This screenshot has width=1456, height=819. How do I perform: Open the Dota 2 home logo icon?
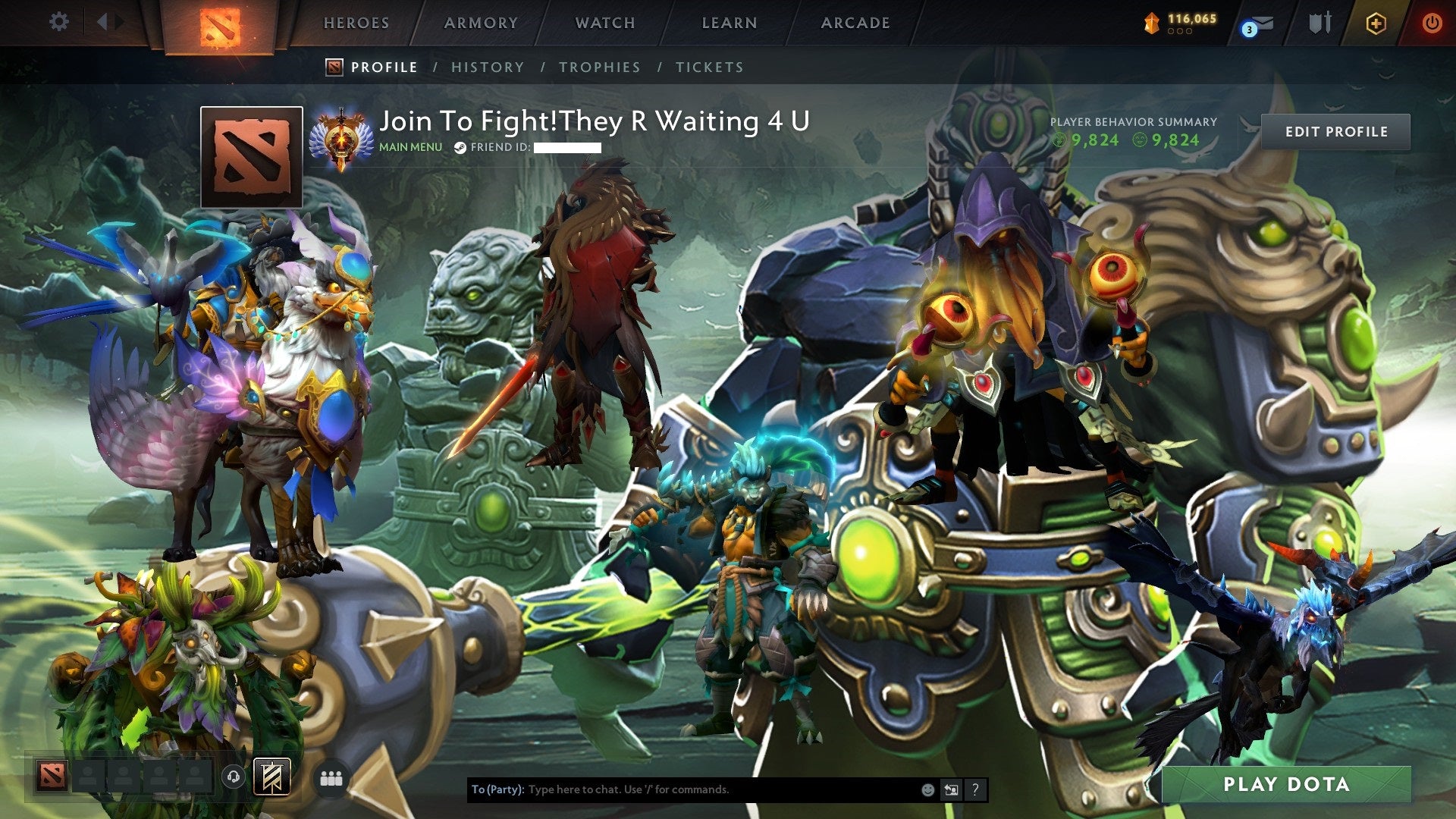pyautogui.click(x=221, y=23)
